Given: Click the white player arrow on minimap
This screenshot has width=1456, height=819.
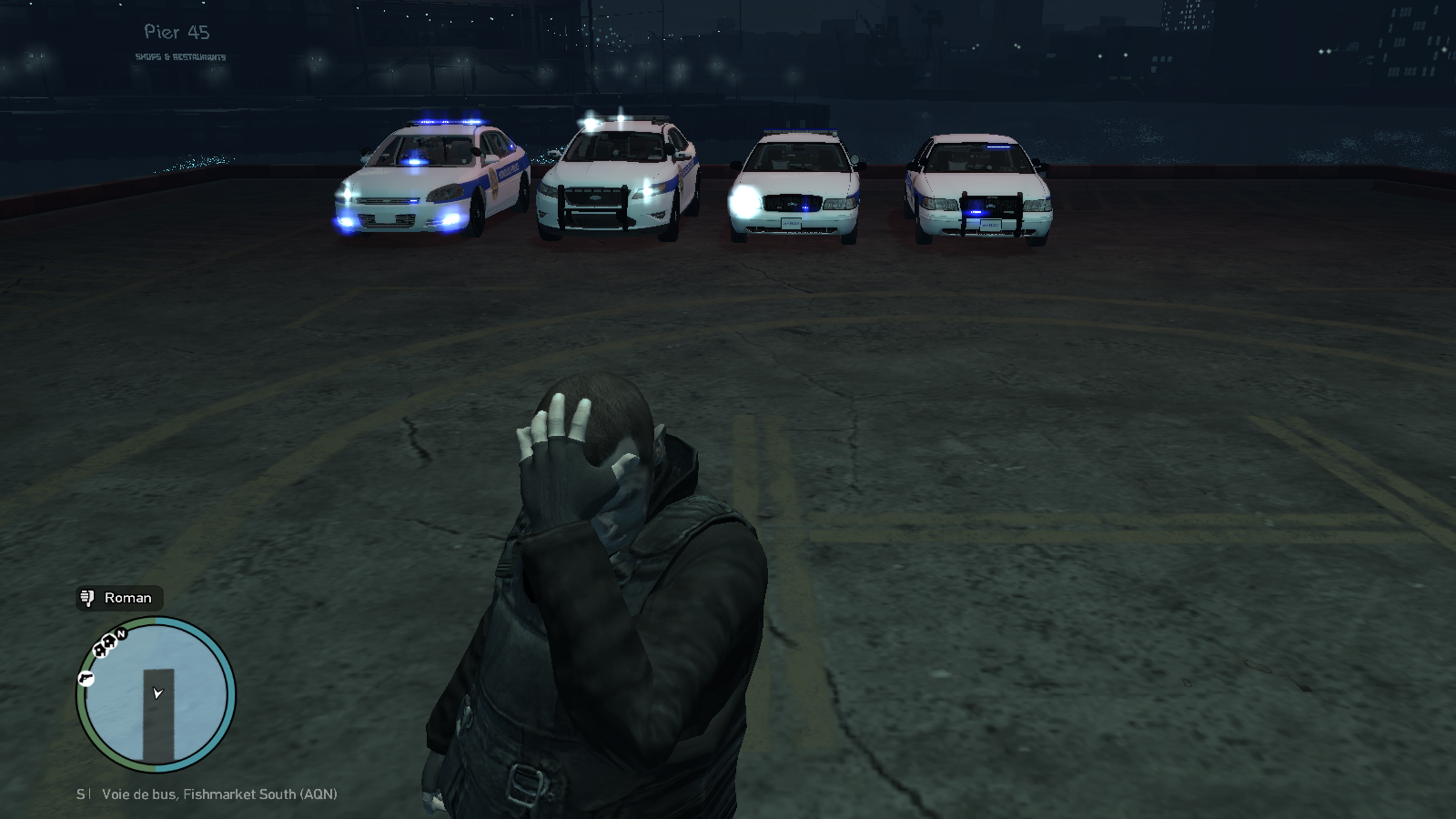Looking at the screenshot, I should tap(157, 693).
